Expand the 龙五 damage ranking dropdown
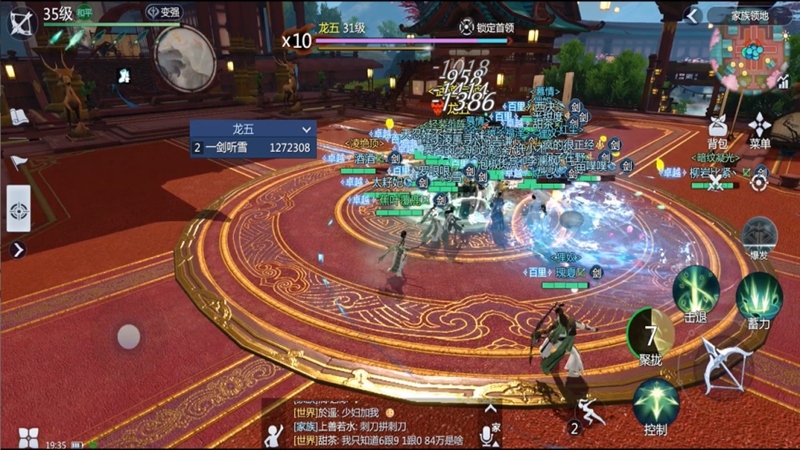800x450 pixels. coord(306,129)
